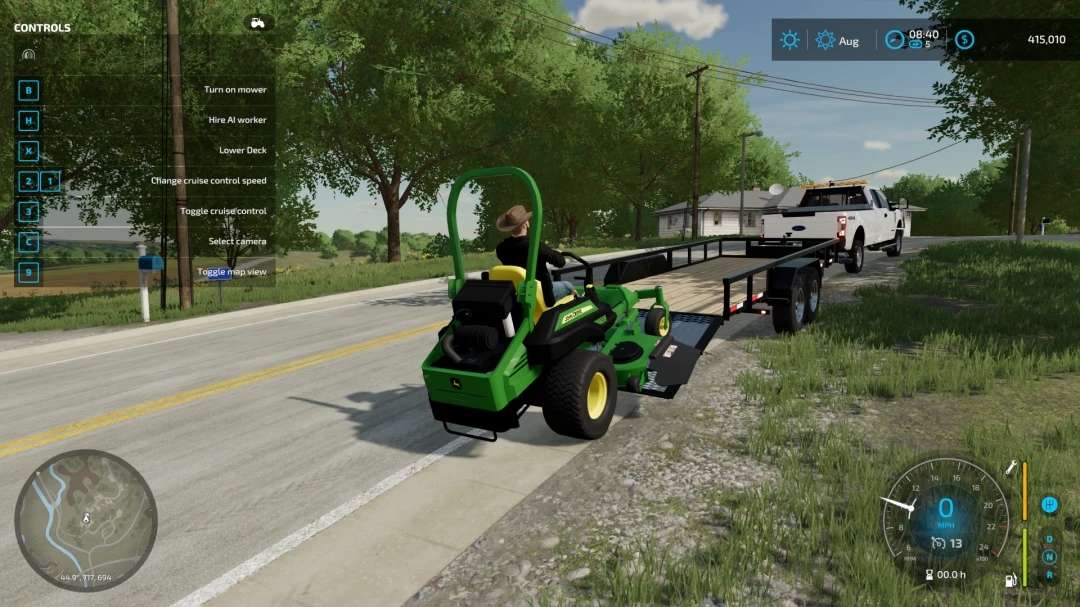Click the fuel pump icon
Image resolution: width=1080 pixels, height=607 pixels.
(1011, 580)
